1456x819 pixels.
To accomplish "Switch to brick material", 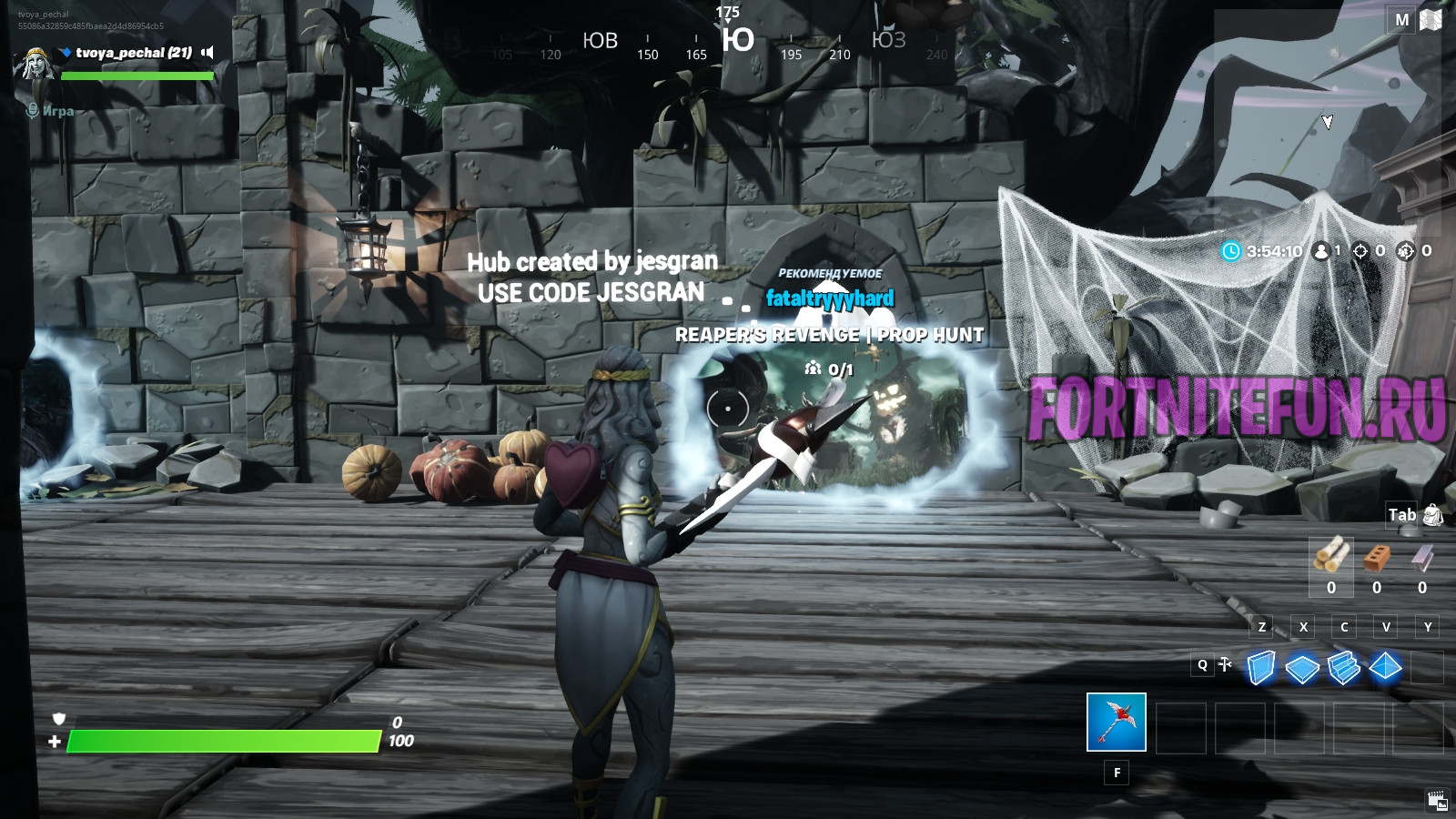I will coord(1377,558).
